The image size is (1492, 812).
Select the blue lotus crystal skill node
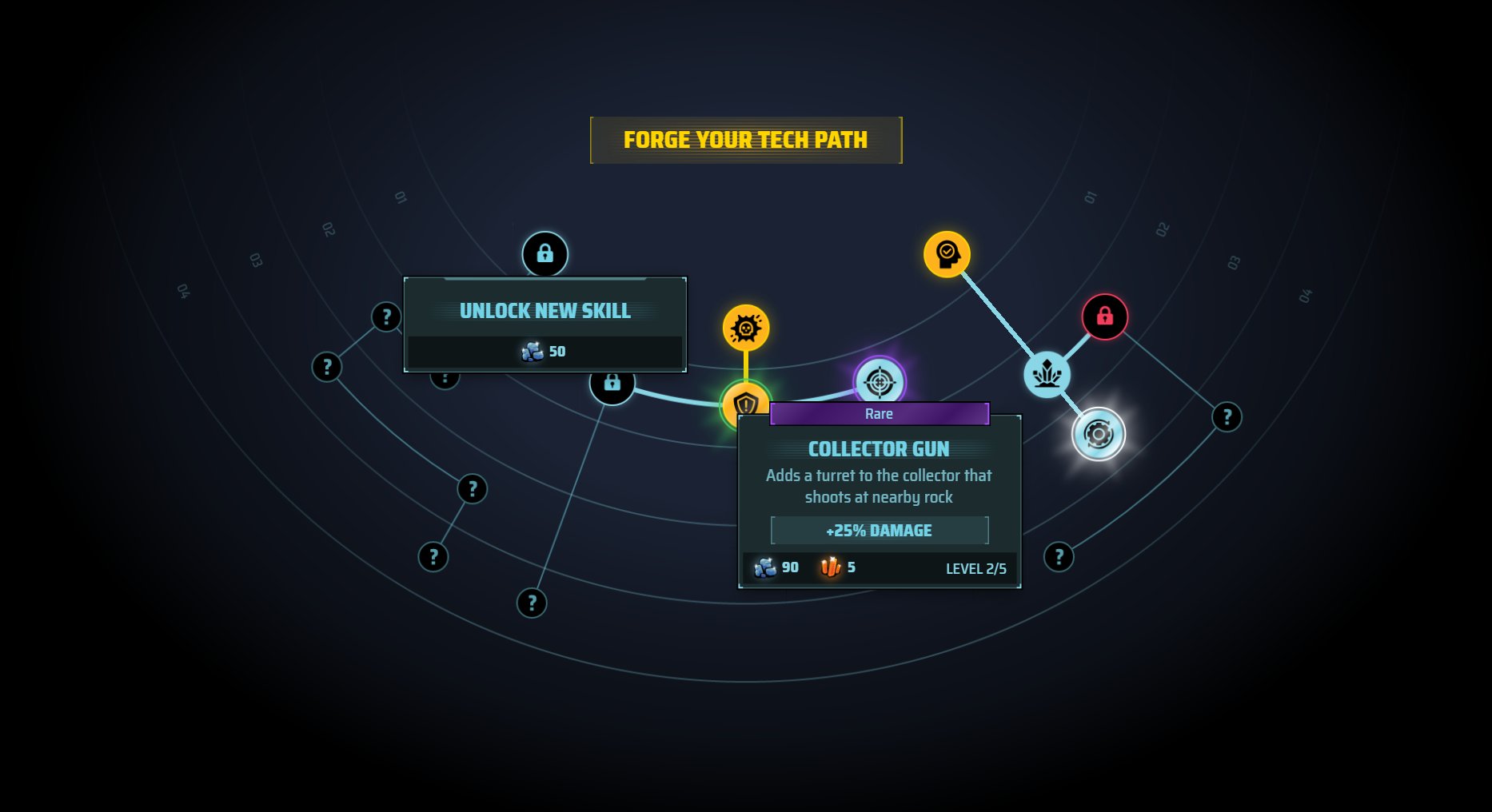click(1047, 374)
